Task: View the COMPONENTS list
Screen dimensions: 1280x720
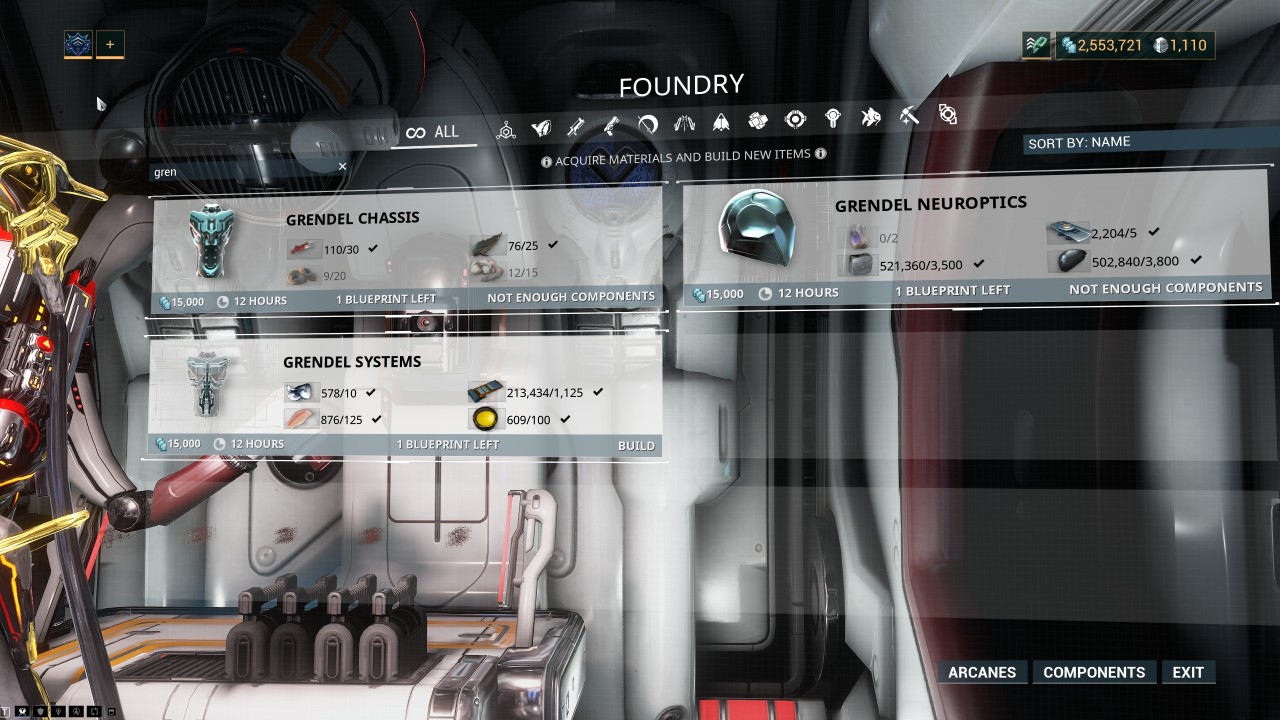Action: coord(1094,672)
